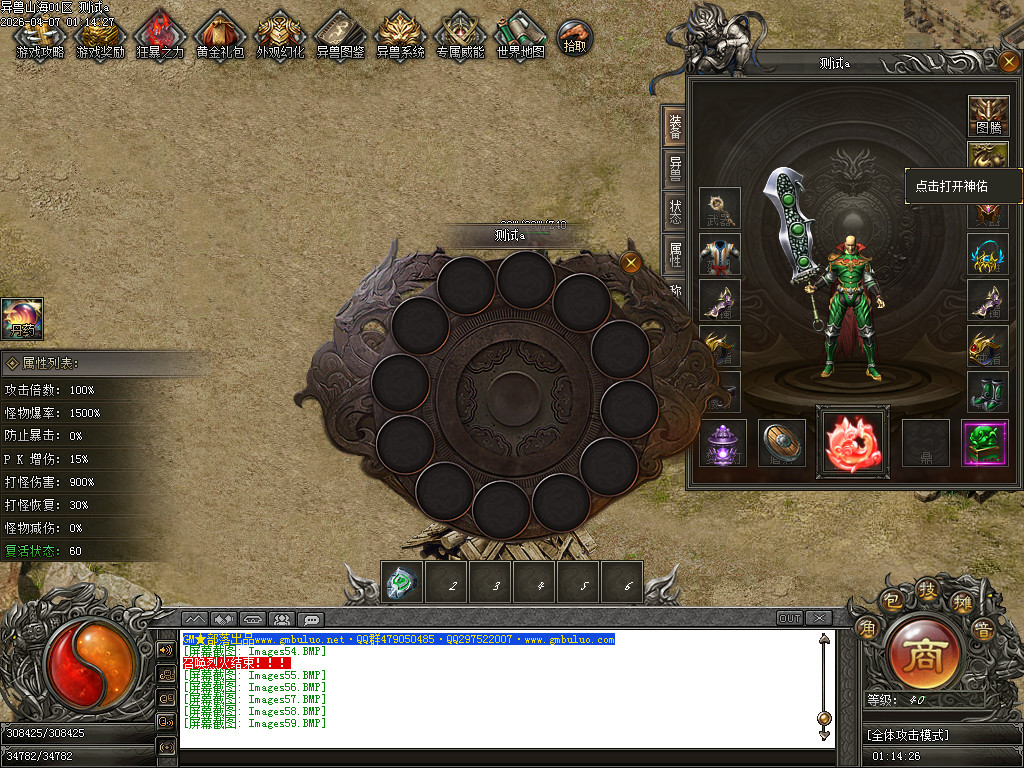The image size is (1024, 768).
Task: Select the green boots equipment slot
Action: (988, 391)
